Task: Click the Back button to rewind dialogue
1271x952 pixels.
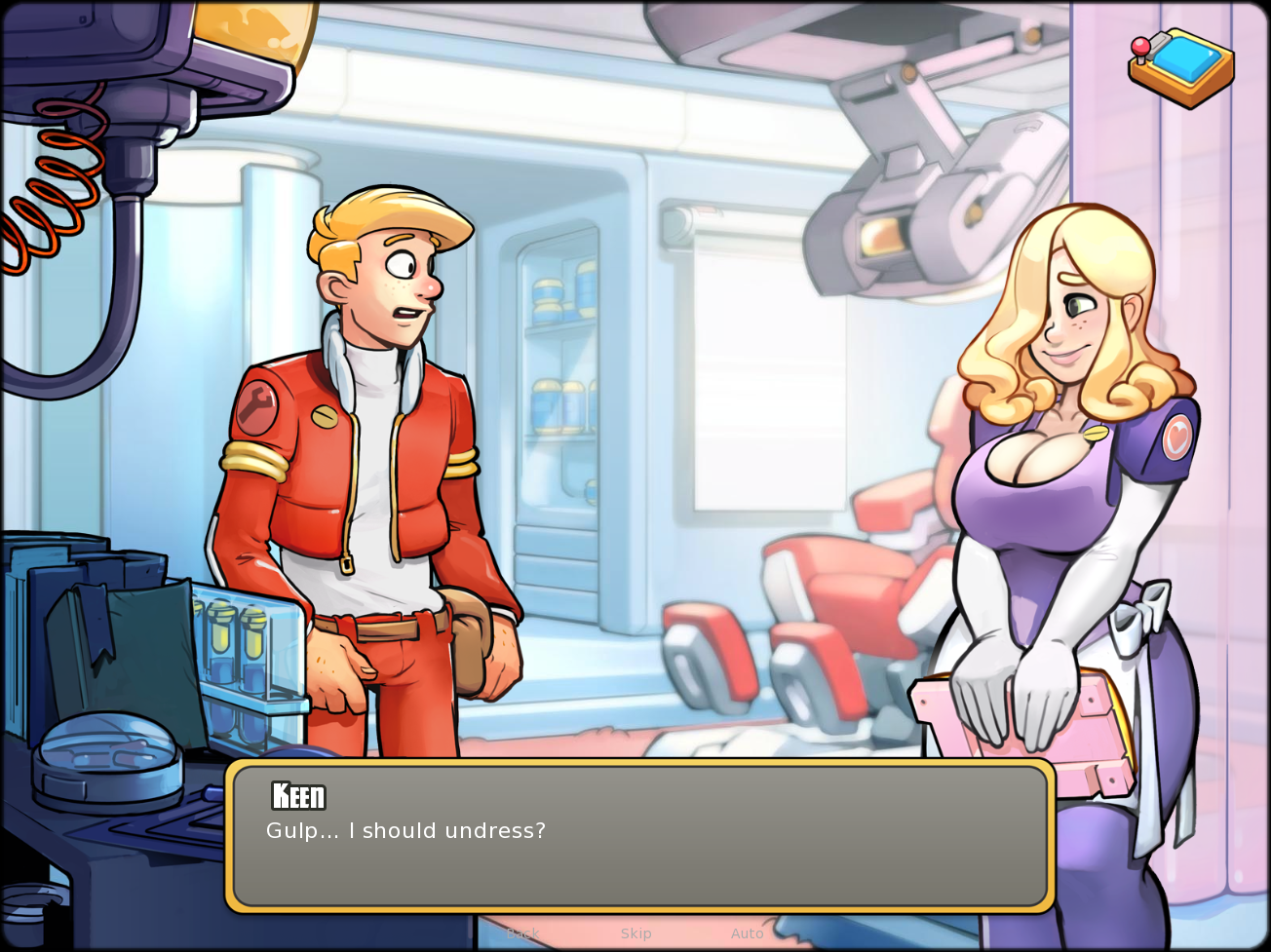Action: point(522,933)
